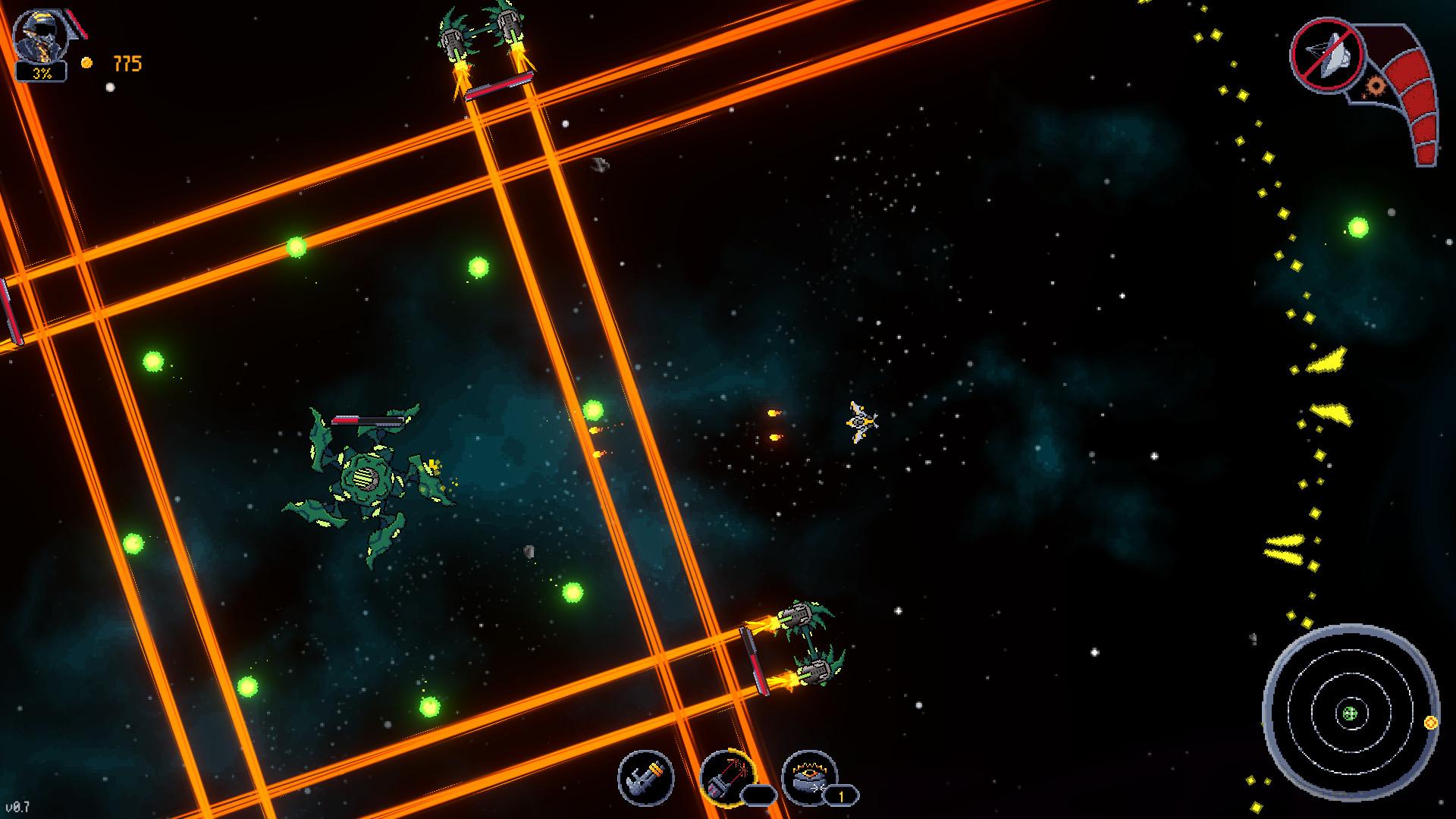This screenshot has width=1456, height=819.
Task: Use the eye mine ability icon
Action: point(808,777)
